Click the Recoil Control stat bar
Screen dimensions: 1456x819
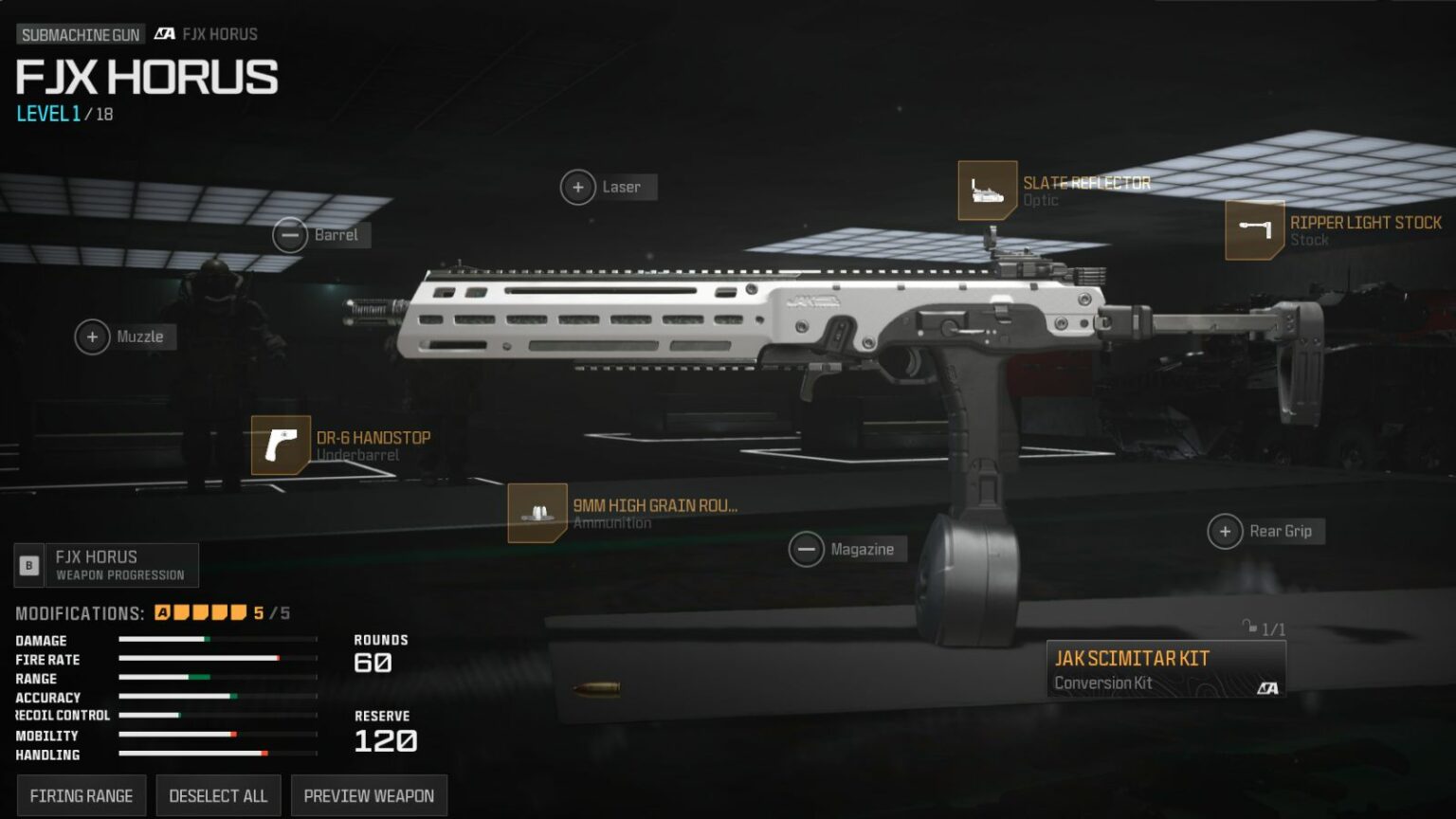coord(216,716)
